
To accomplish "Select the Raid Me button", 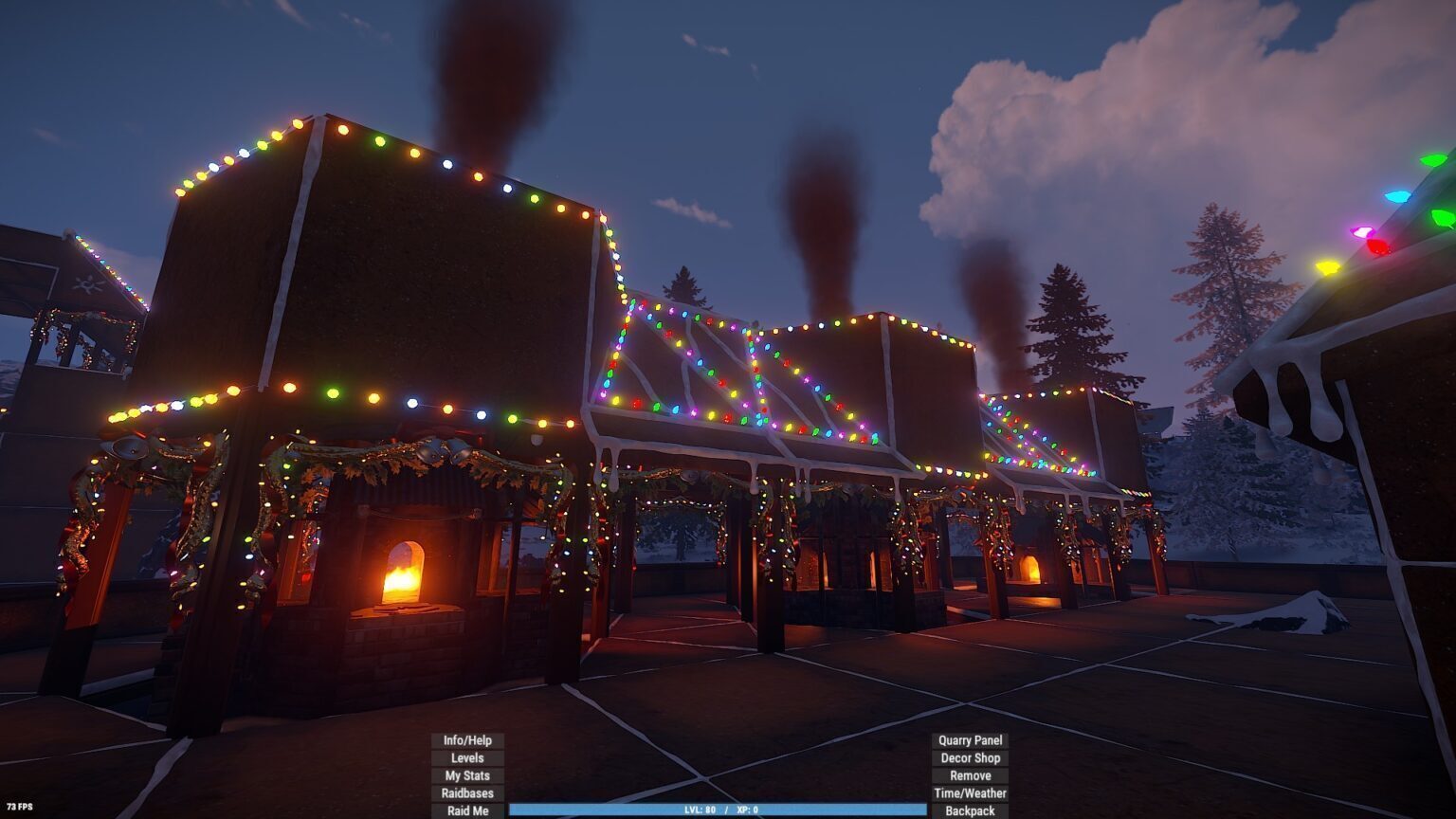I will coord(467,810).
